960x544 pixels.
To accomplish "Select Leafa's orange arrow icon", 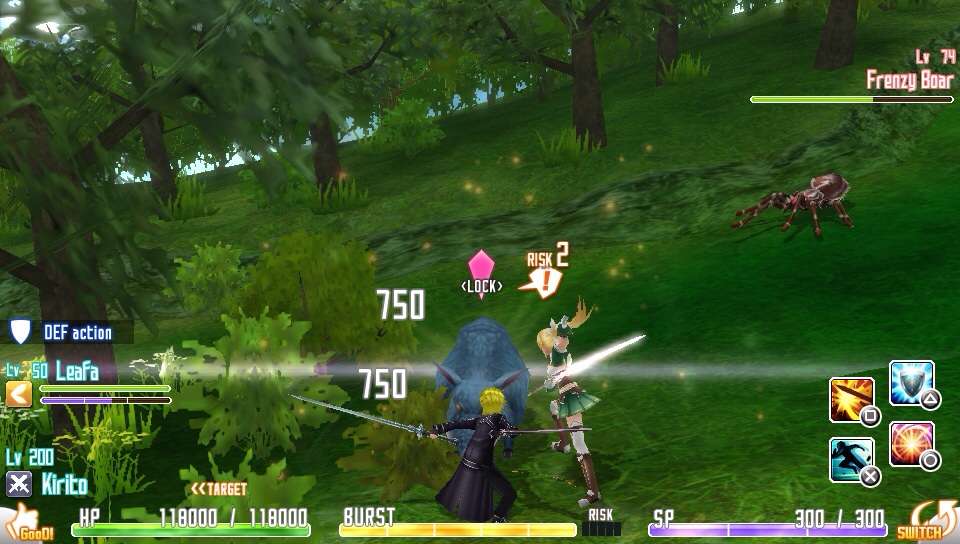I will tap(19, 394).
